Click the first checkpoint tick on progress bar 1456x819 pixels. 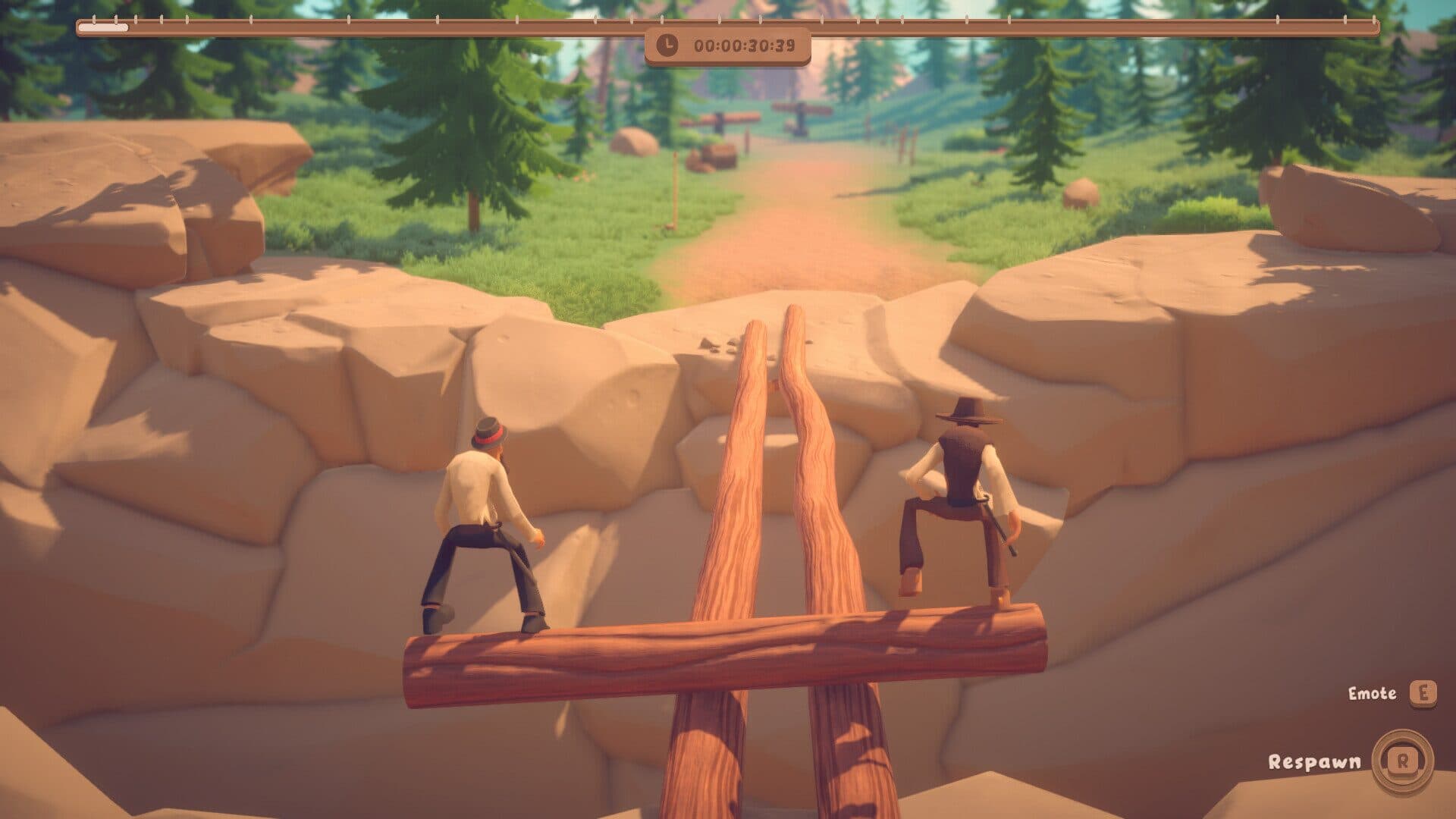click(x=93, y=18)
